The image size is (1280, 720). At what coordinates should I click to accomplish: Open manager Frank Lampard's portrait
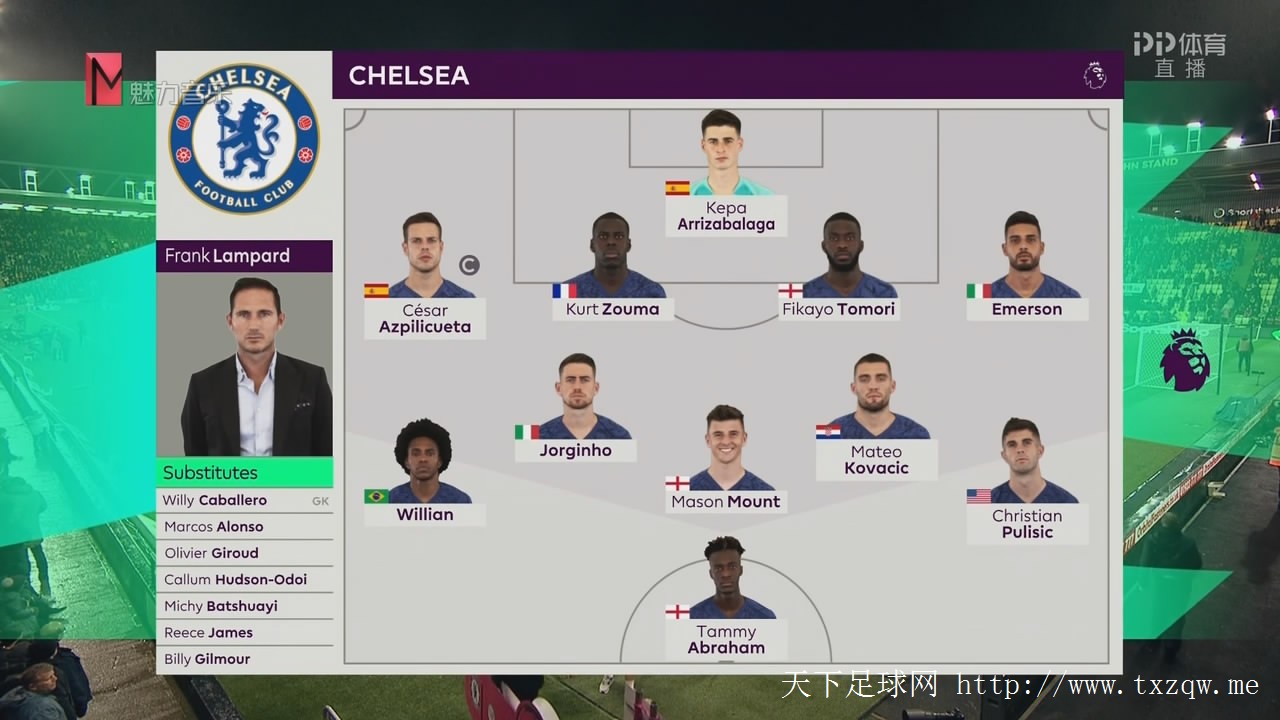pos(244,365)
